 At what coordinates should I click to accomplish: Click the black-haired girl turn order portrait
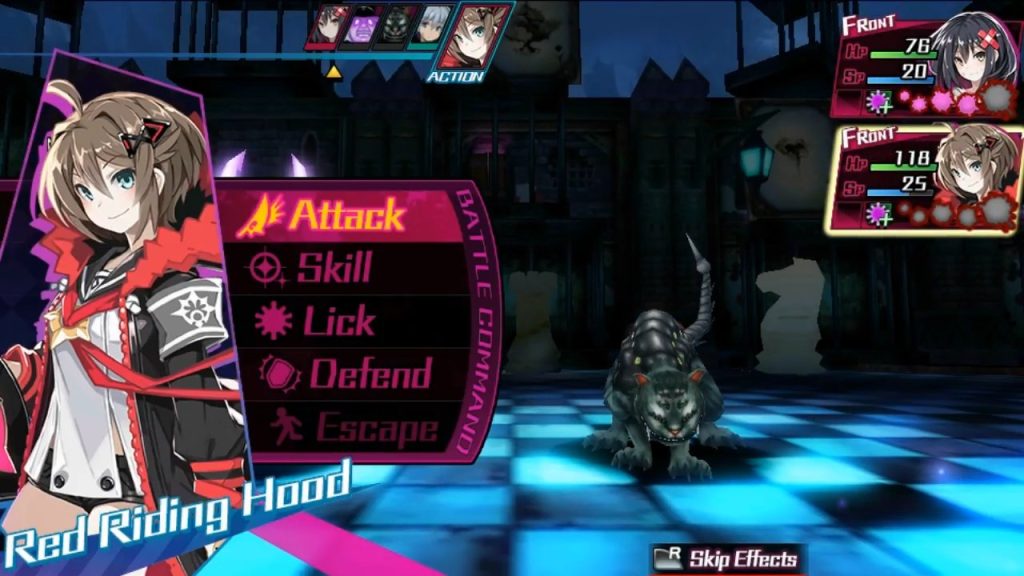pos(327,26)
